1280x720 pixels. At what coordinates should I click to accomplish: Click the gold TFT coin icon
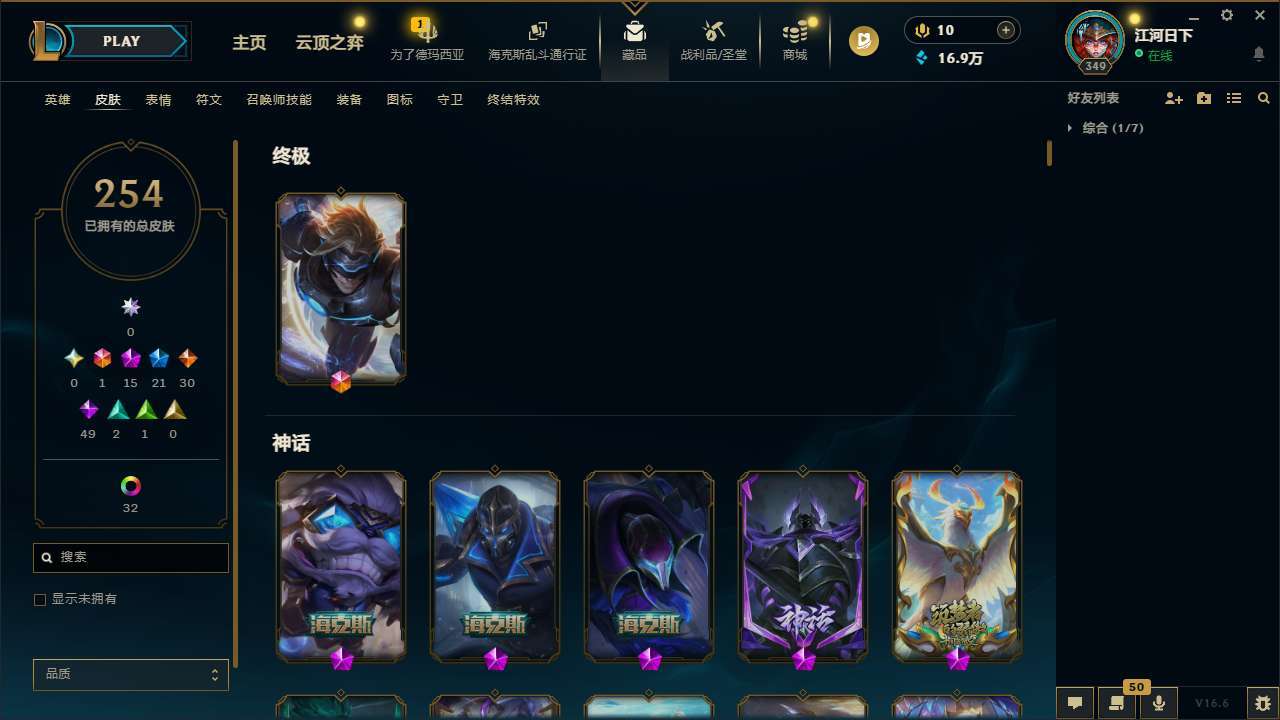[x=862, y=41]
